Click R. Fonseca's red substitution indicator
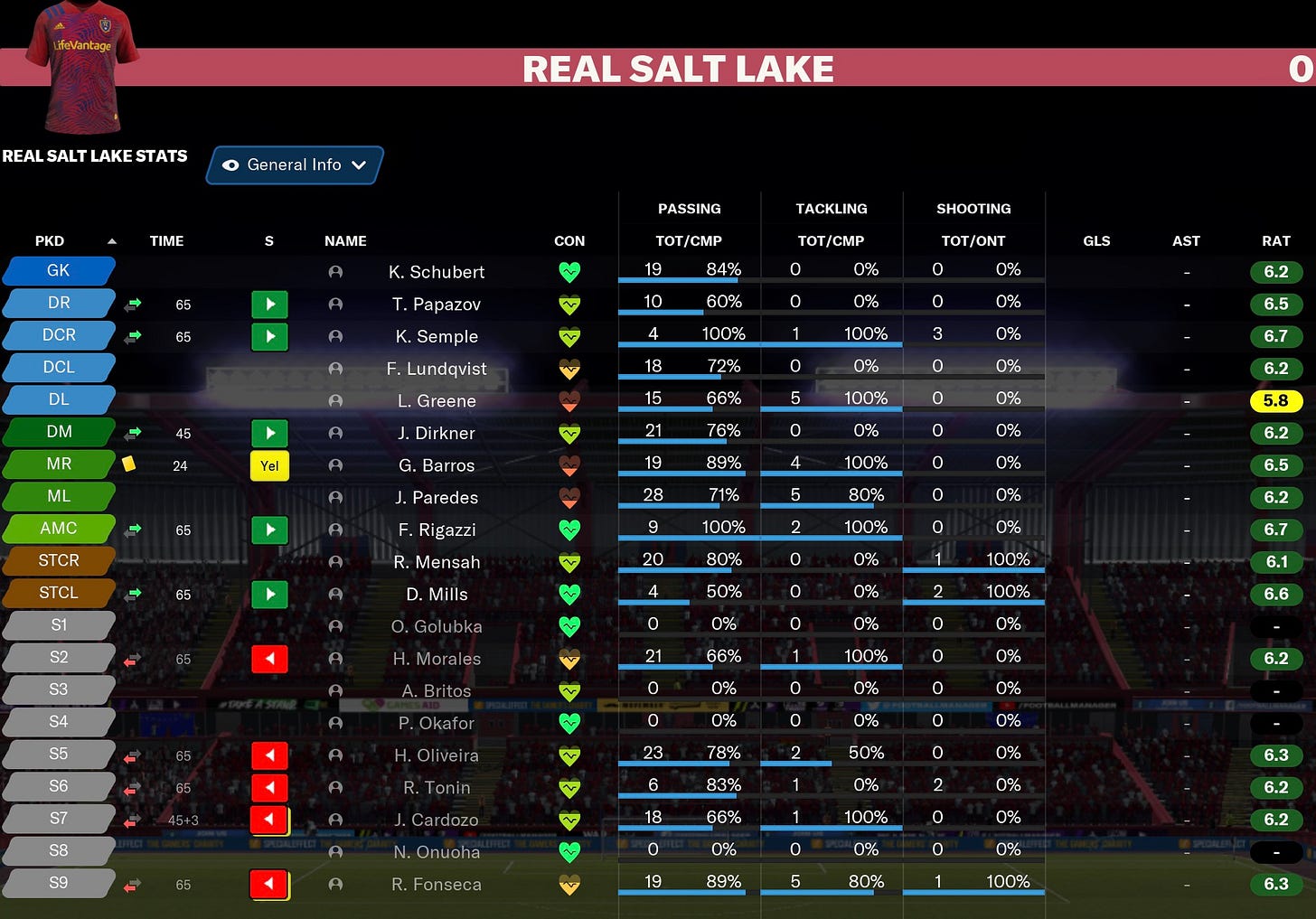 269,885
